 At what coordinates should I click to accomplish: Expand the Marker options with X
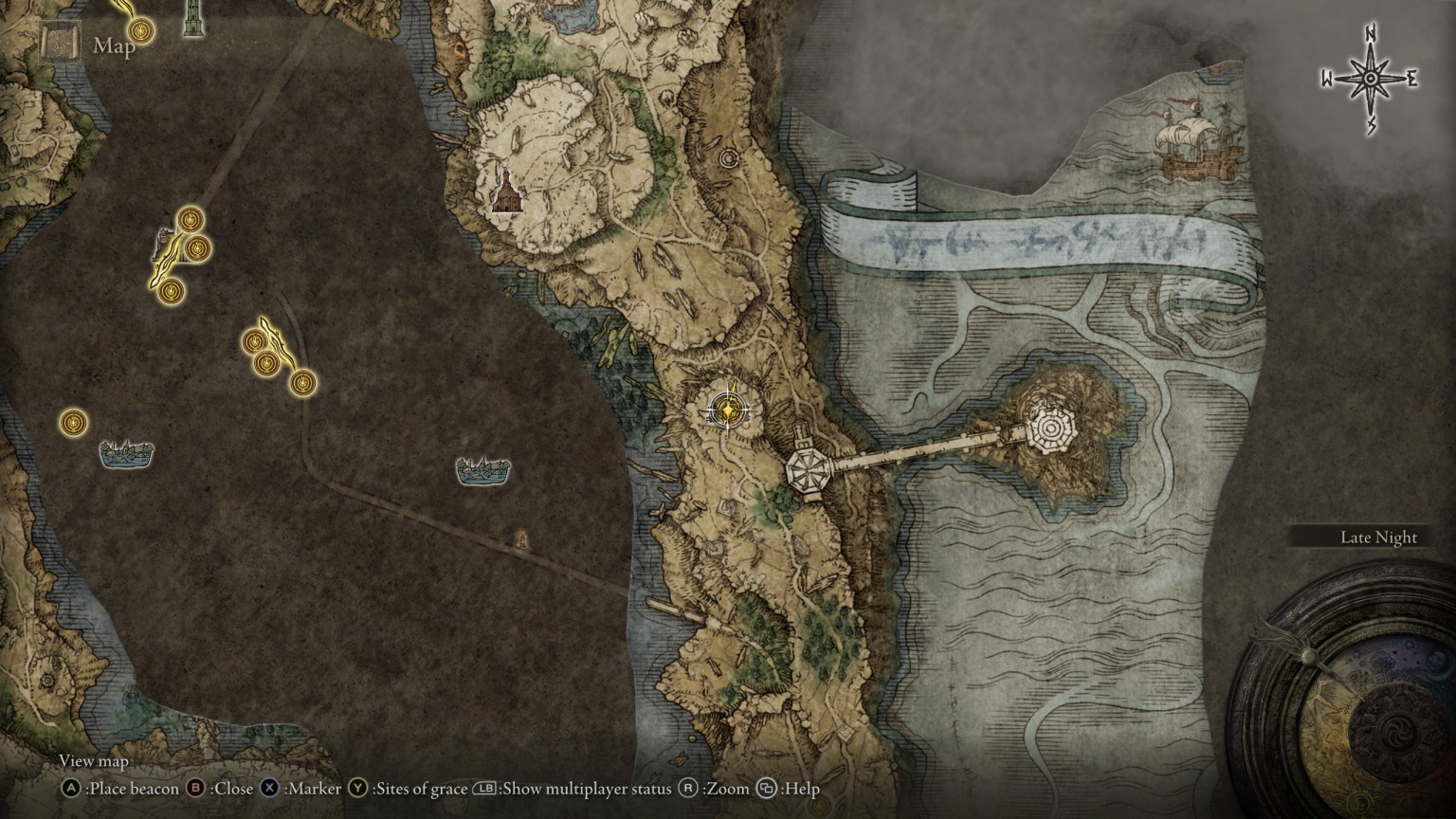pos(271,788)
